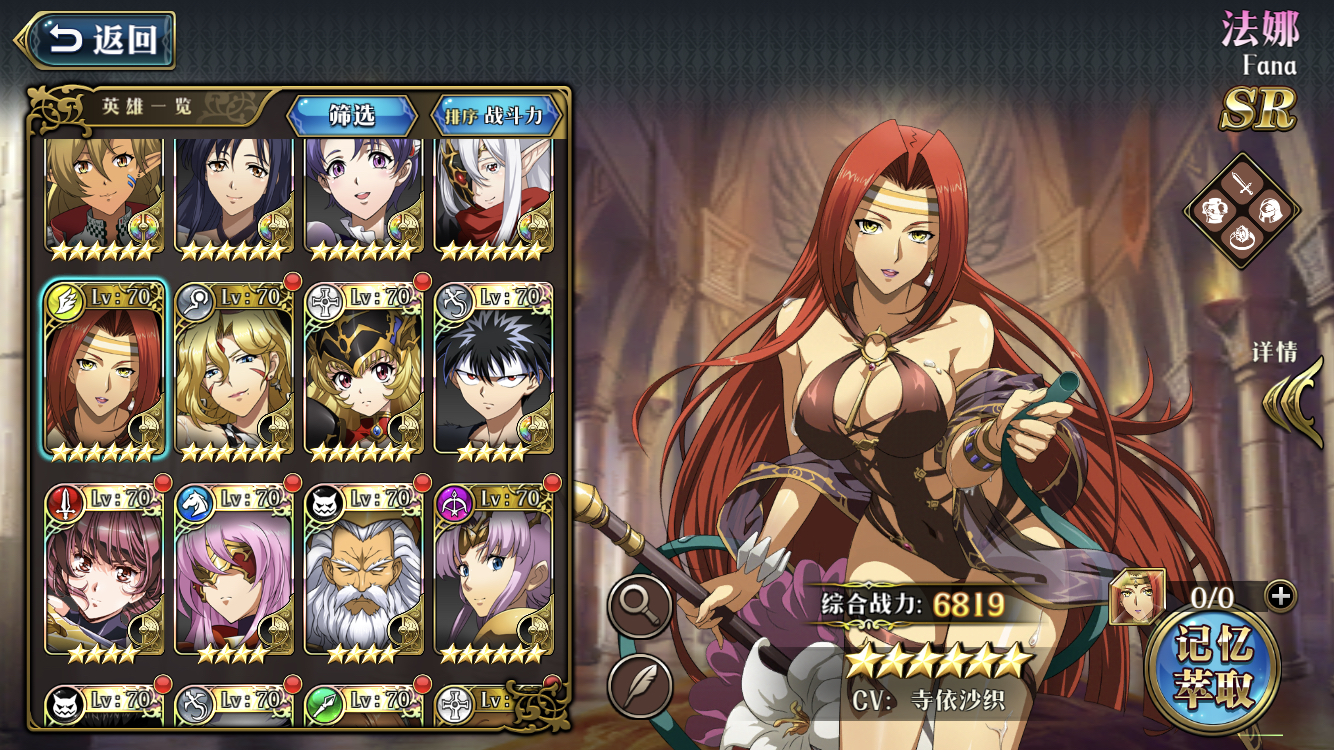Select the red-haired Fana hero card
The width and height of the screenshot is (1334, 750).
[x=104, y=372]
